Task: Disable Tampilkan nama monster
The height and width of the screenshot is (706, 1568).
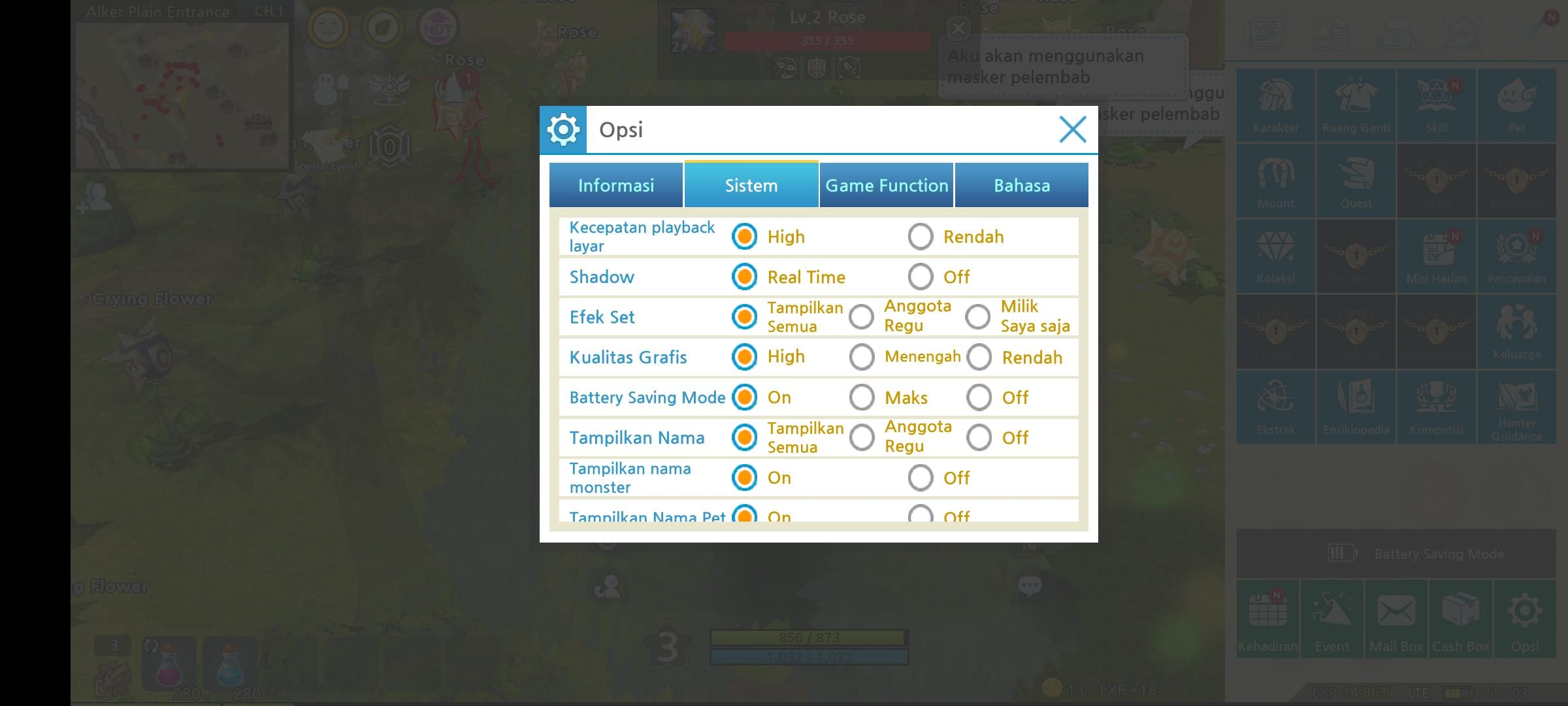Action: [921, 478]
